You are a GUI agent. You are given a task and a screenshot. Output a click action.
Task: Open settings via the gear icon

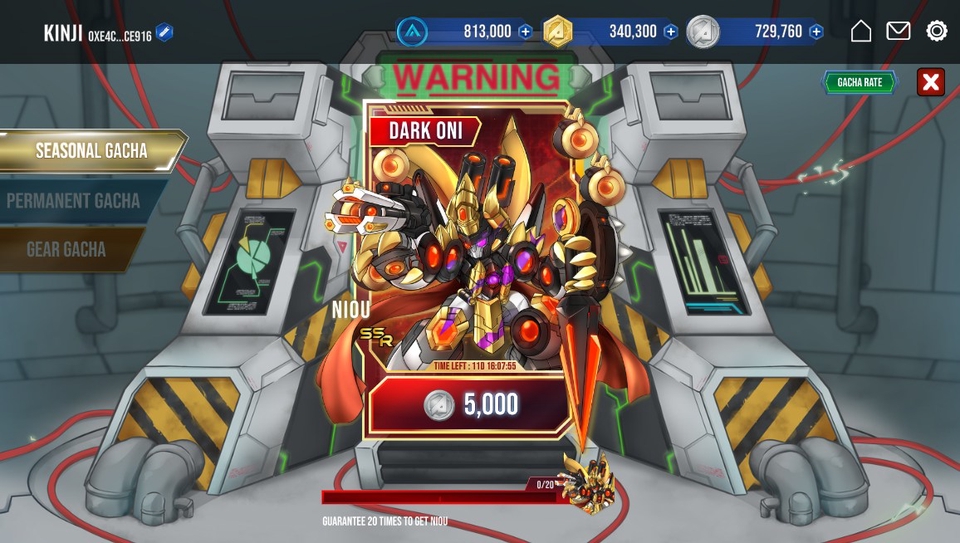coord(937,31)
